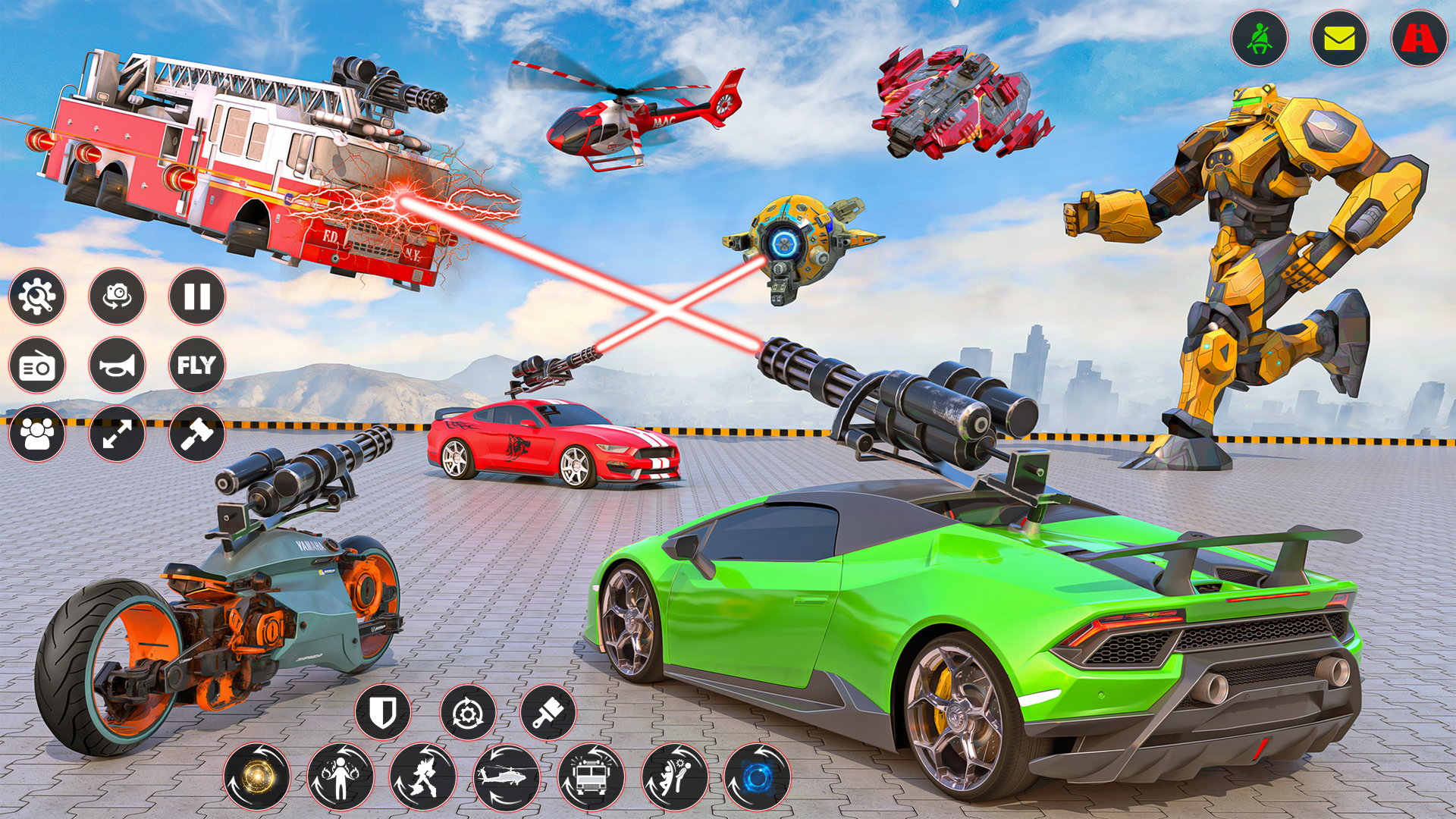Image resolution: width=1456 pixels, height=819 pixels.
Task: Select the fire truck transformation icon
Action: click(591, 777)
